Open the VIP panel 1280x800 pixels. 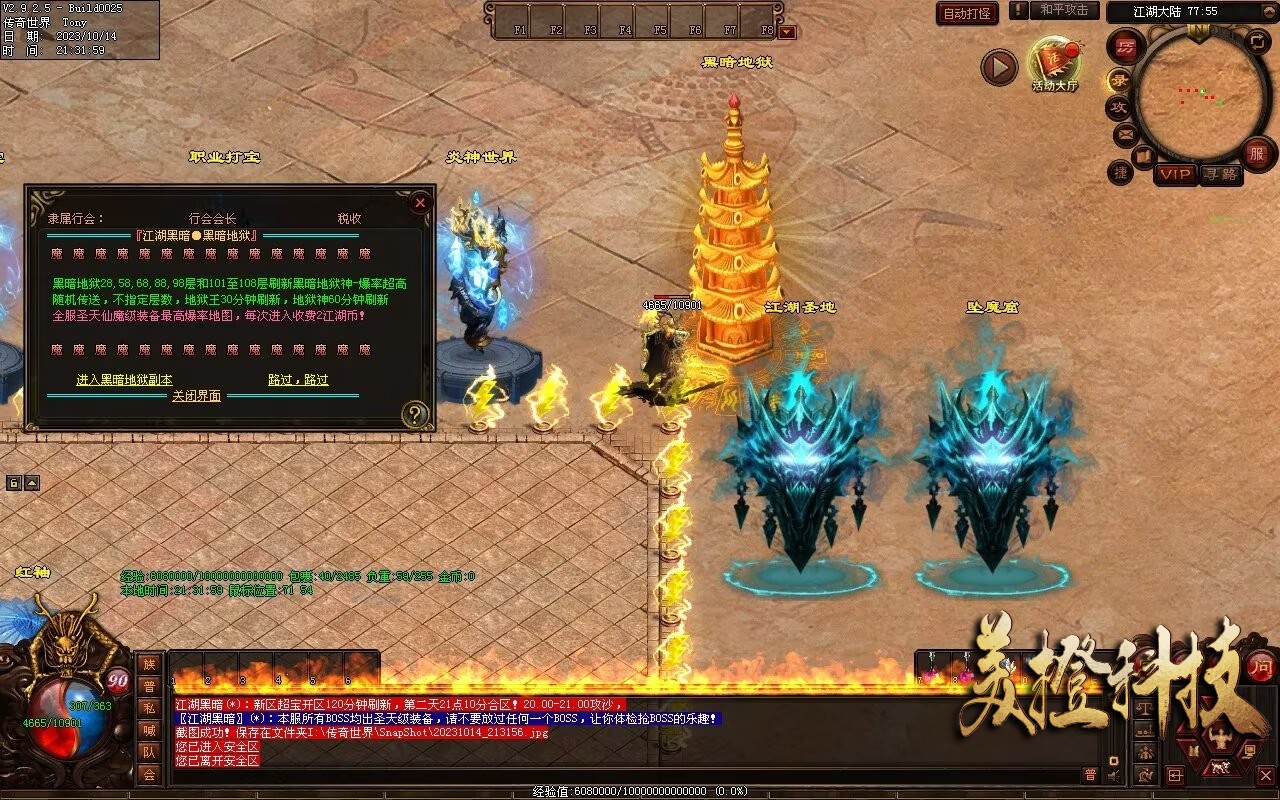(1175, 174)
